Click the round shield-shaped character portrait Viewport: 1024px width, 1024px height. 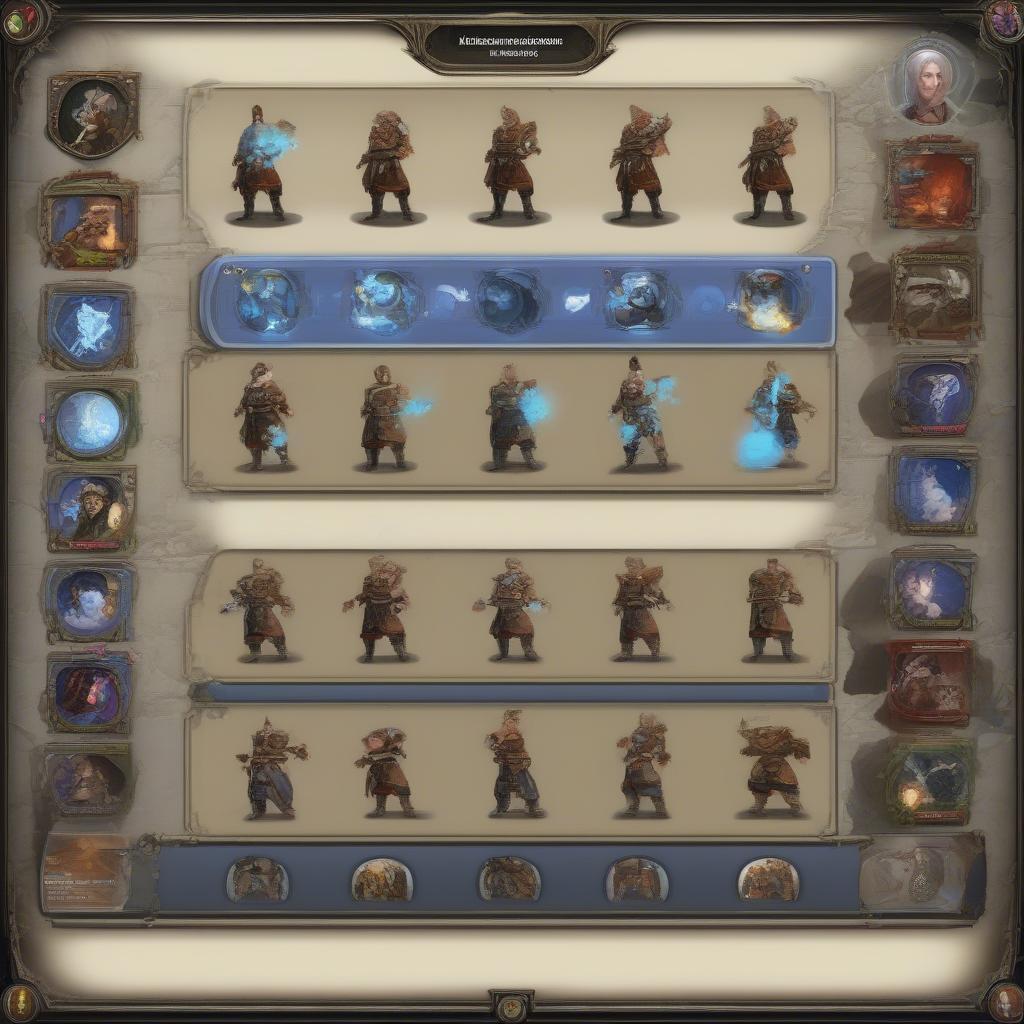92,114
